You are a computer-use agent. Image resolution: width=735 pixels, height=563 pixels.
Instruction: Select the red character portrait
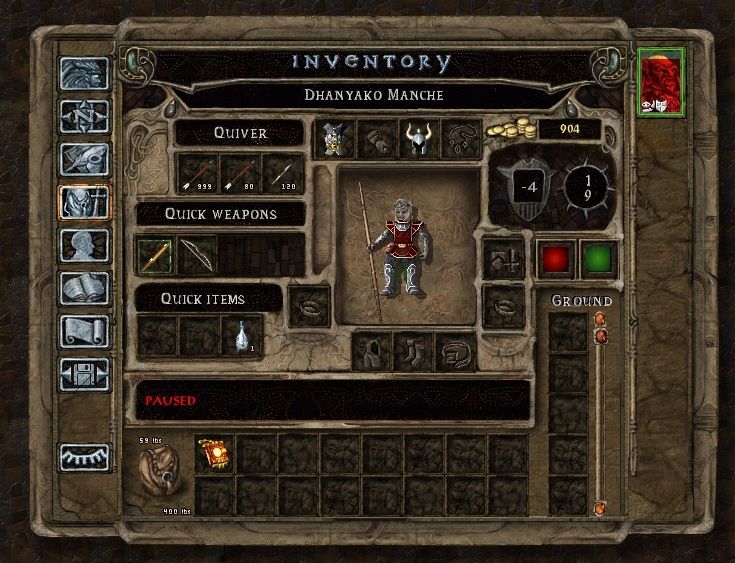(661, 82)
